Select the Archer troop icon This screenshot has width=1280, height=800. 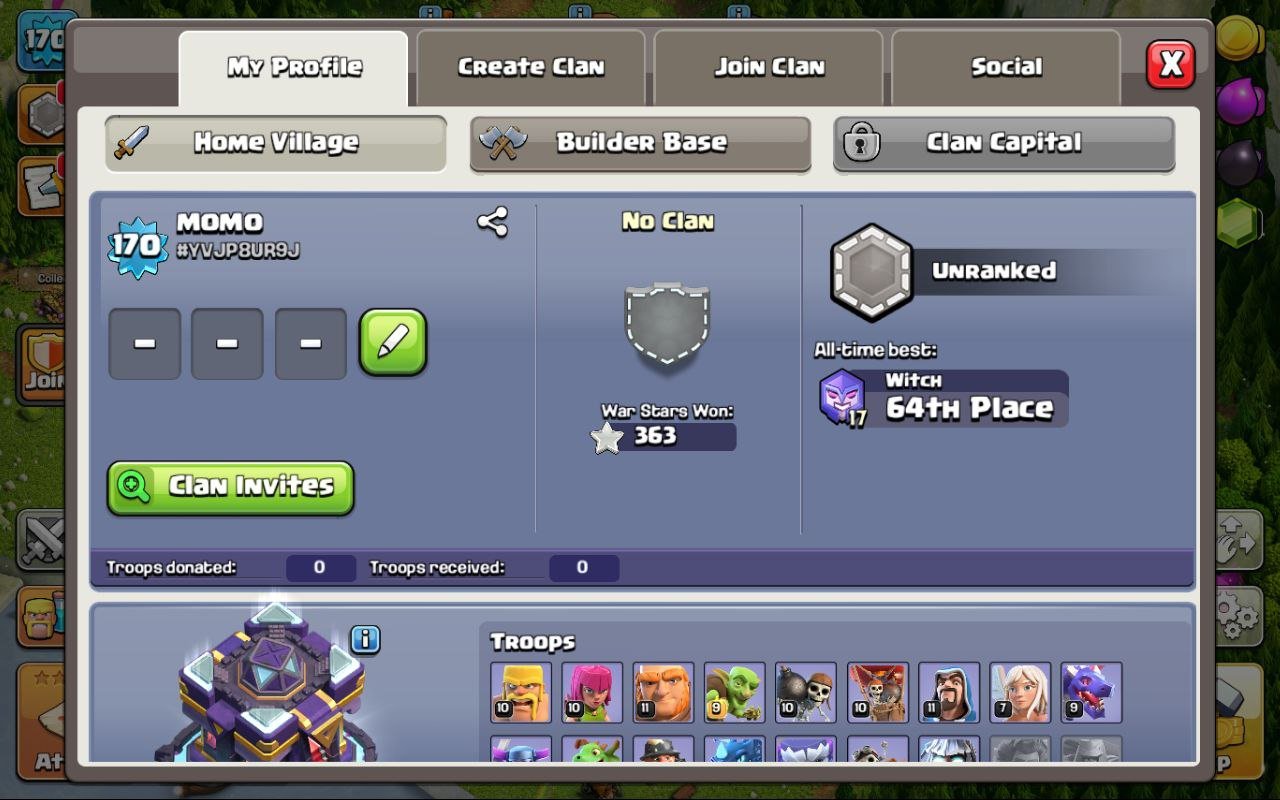point(591,692)
